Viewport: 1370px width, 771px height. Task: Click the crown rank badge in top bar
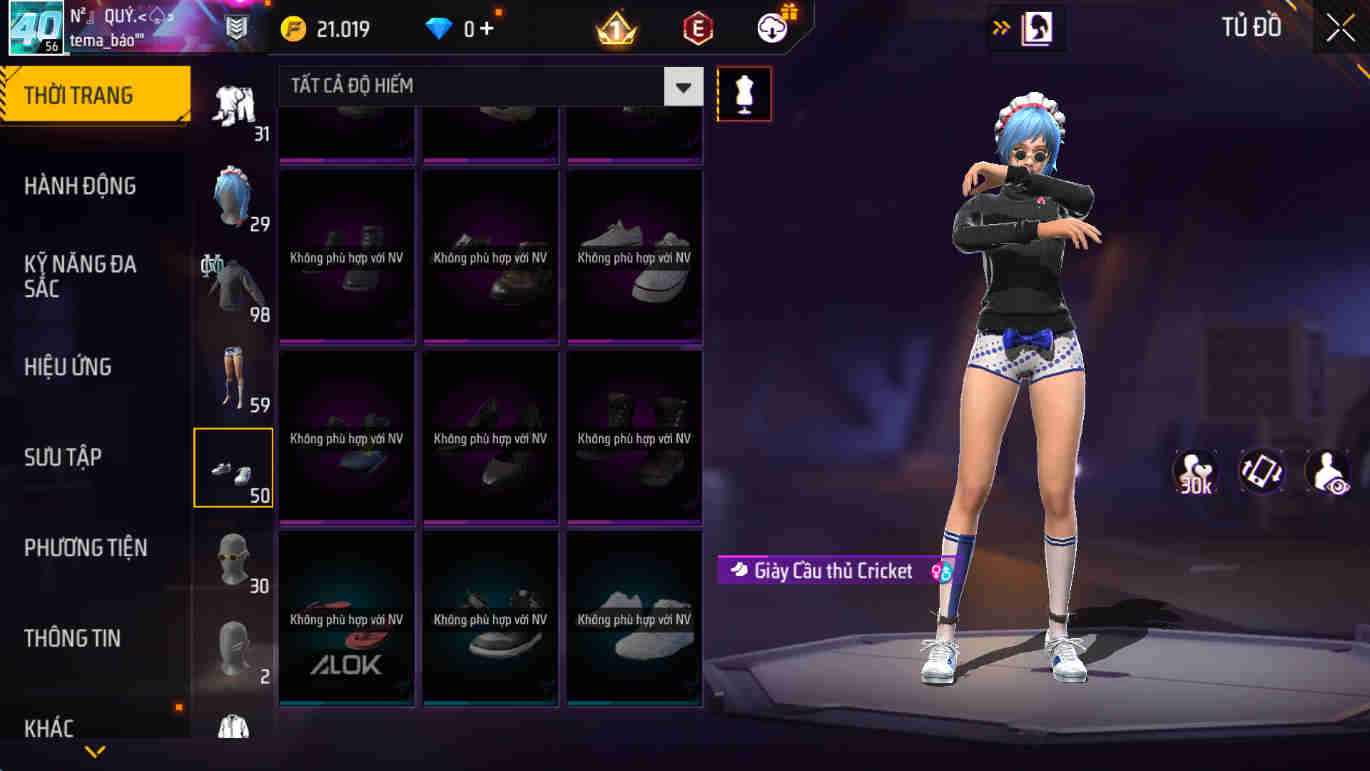[617, 26]
